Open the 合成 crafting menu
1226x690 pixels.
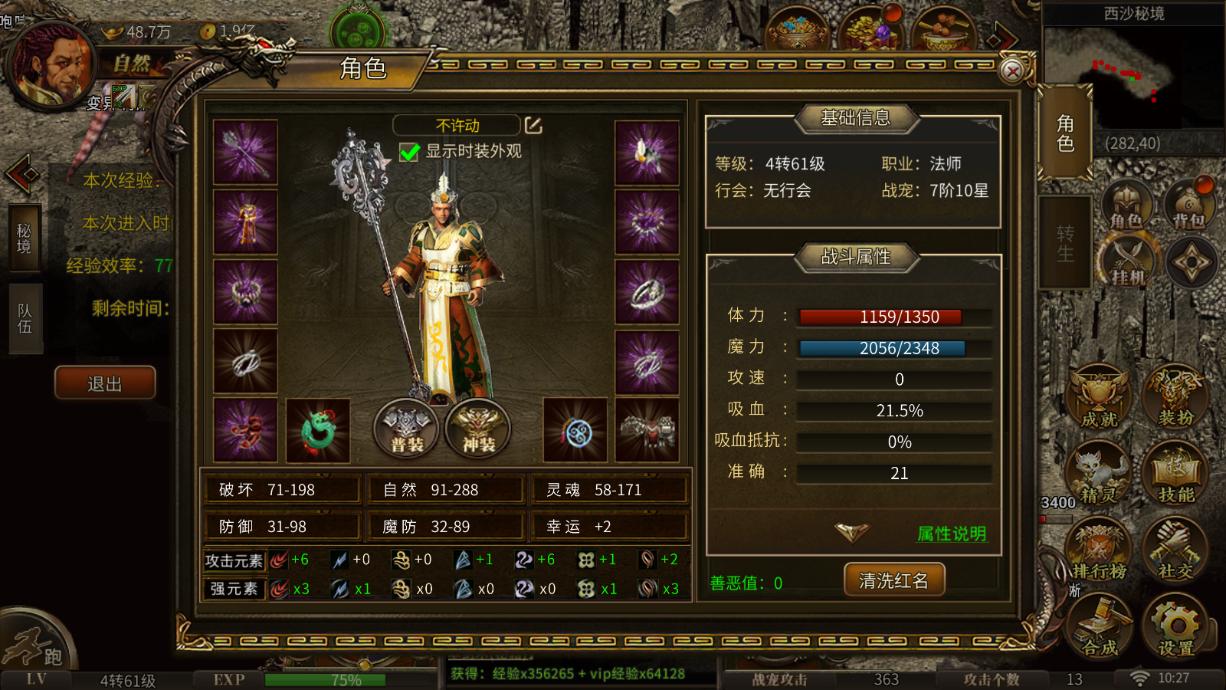pos(1099,625)
